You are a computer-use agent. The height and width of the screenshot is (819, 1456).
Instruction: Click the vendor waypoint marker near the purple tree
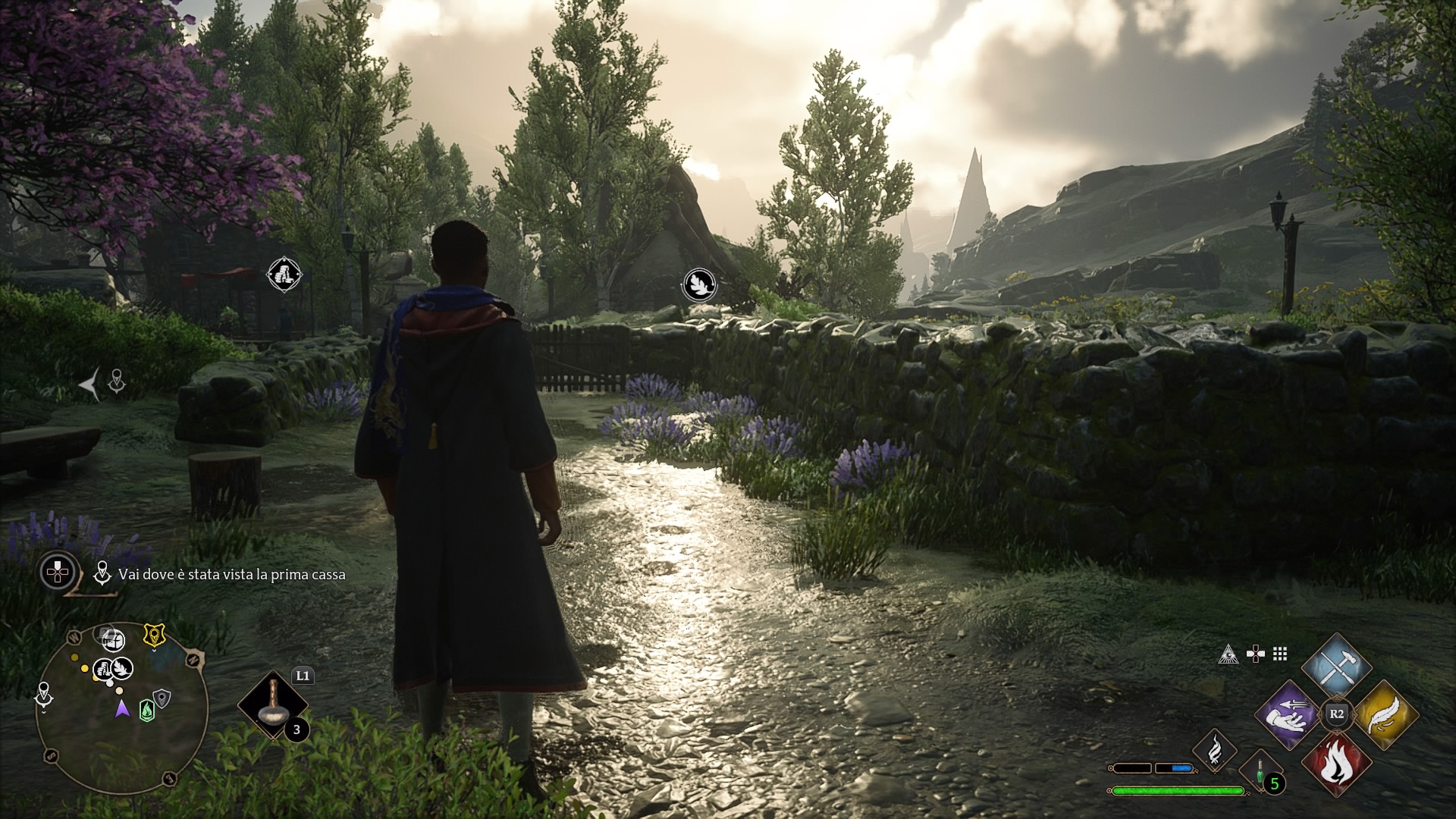[284, 274]
